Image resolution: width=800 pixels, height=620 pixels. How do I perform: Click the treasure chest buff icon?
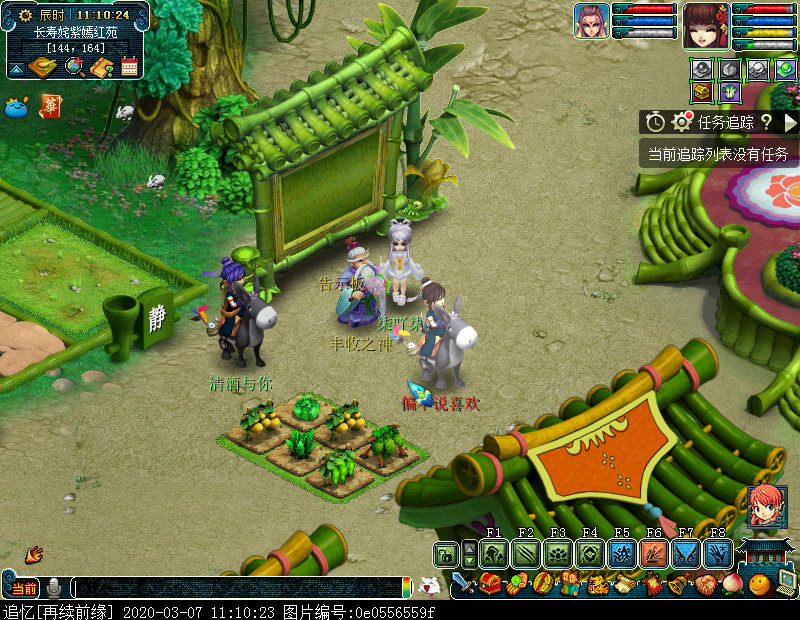(702, 92)
